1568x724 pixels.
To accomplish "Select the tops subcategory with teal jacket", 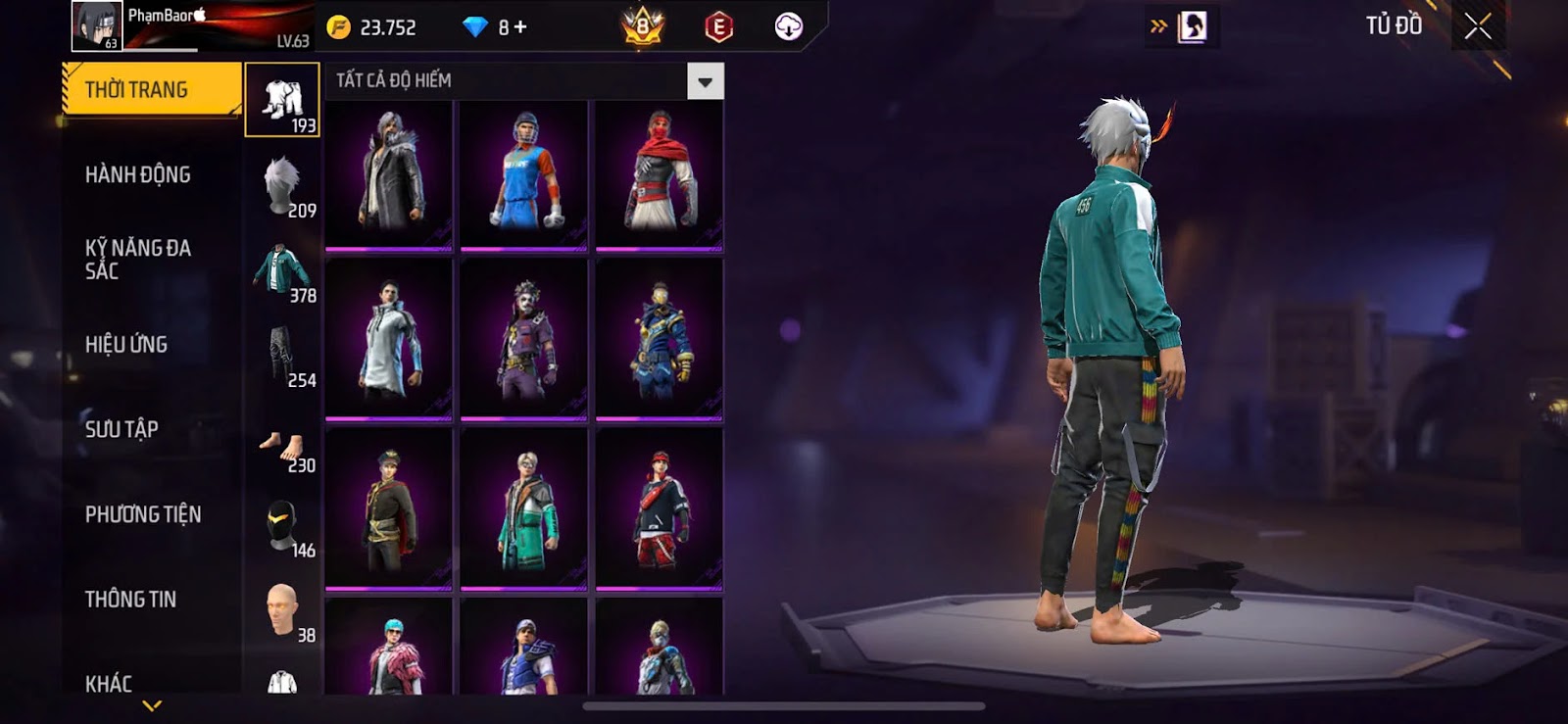I will (x=282, y=270).
